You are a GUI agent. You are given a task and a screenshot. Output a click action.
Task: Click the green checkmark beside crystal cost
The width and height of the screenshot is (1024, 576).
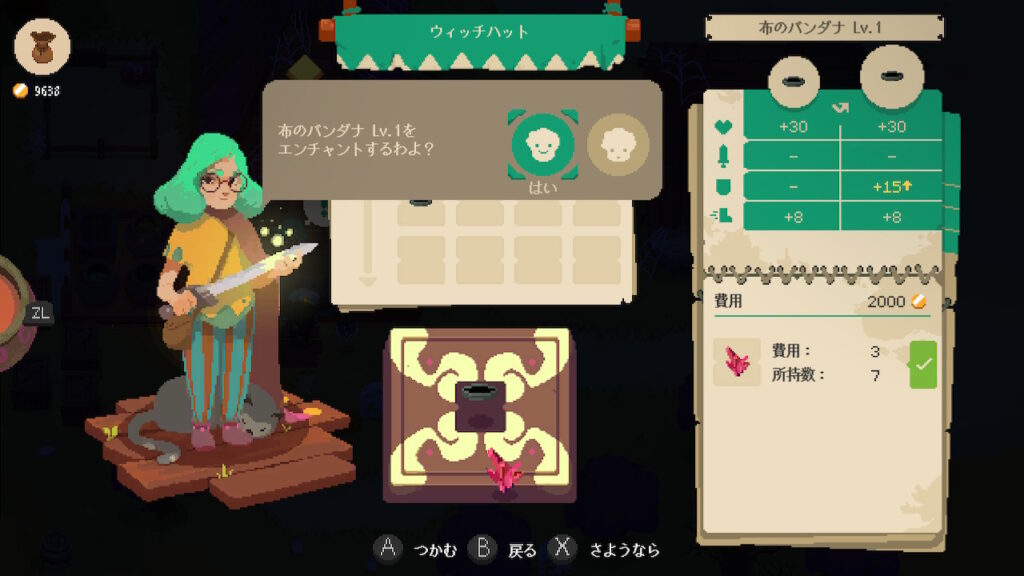tap(922, 365)
